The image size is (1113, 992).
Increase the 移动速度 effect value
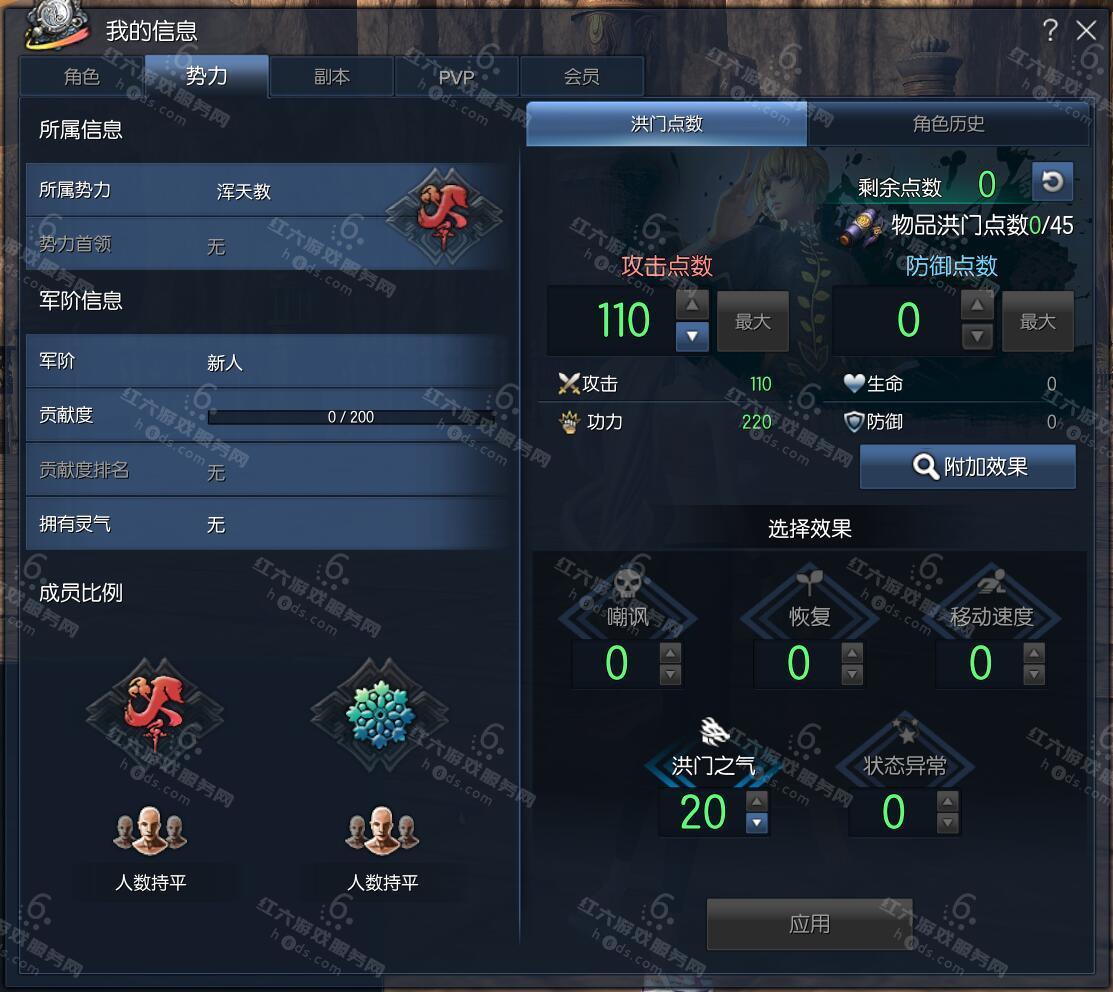coord(1034,653)
